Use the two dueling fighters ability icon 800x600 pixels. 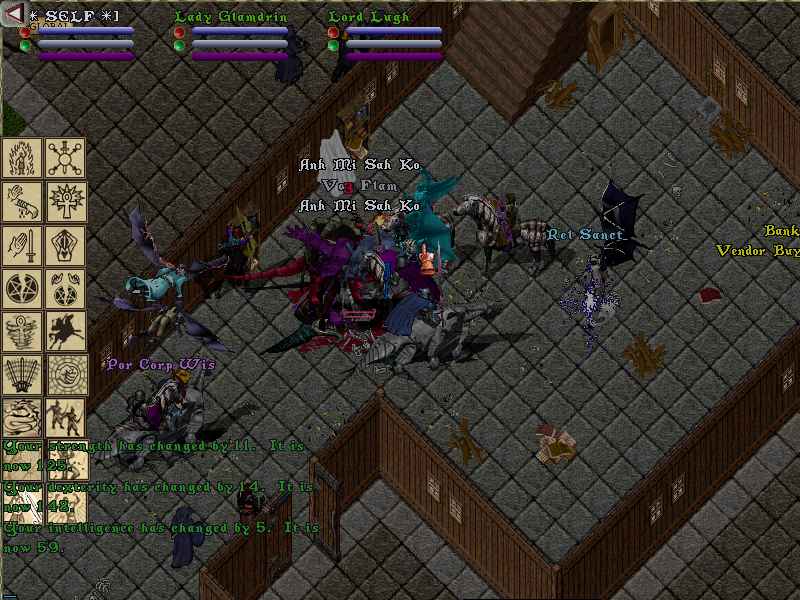pyautogui.click(x=66, y=418)
